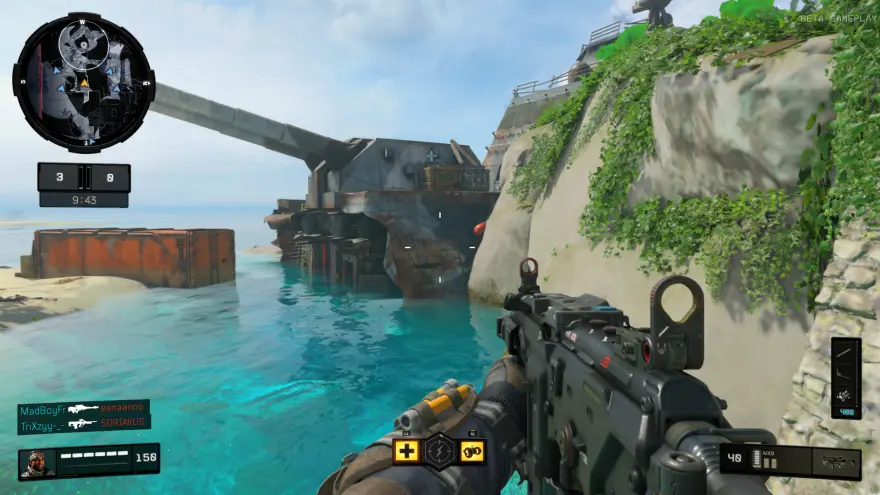This screenshot has height=495, width=880.
Task: Select the MadBoyFr kill feed entry
Action: 84,409
